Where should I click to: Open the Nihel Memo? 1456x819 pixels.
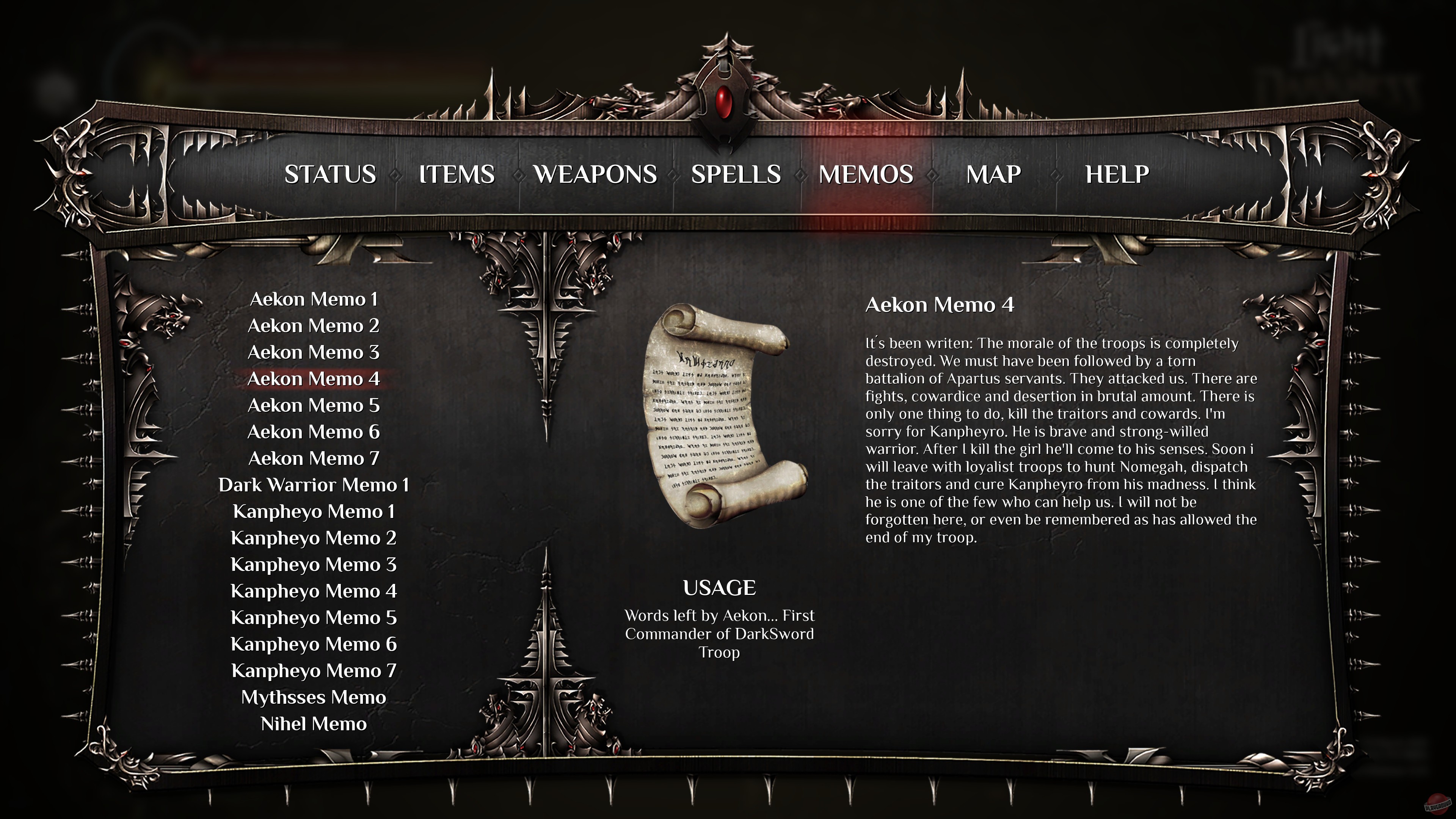click(313, 723)
